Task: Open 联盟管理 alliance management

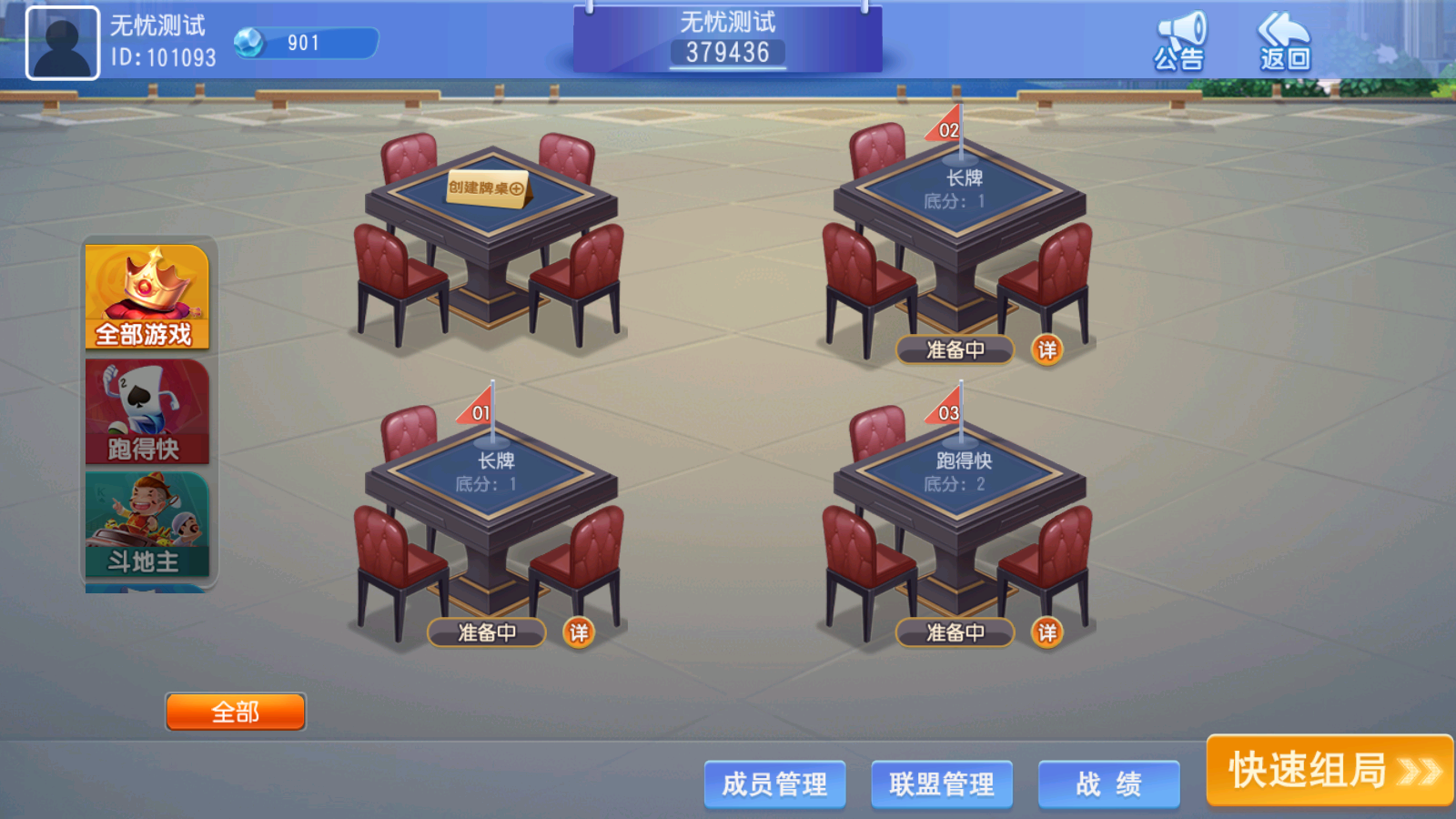Action: point(941,784)
